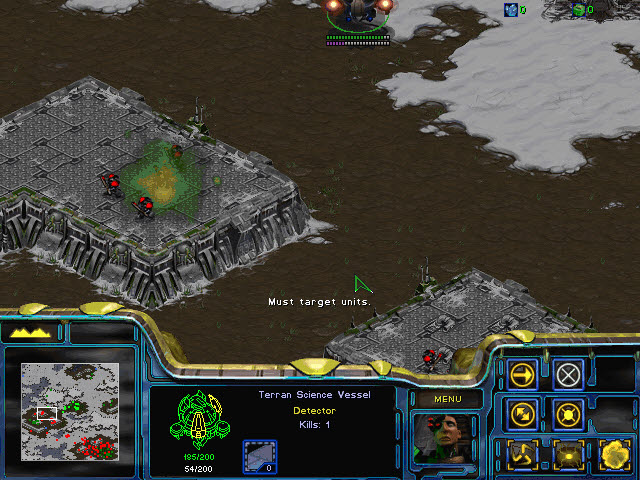Activate the Hold Position command icon
Screen dimensions: 640x480
(x=568, y=413)
